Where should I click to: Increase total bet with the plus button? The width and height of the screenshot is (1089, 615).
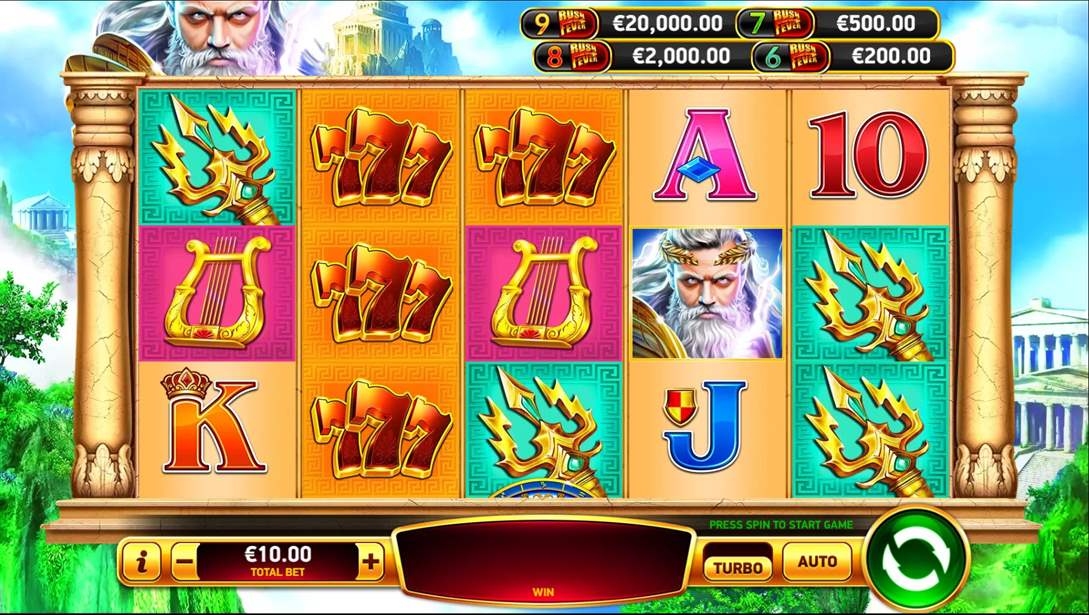(x=371, y=562)
